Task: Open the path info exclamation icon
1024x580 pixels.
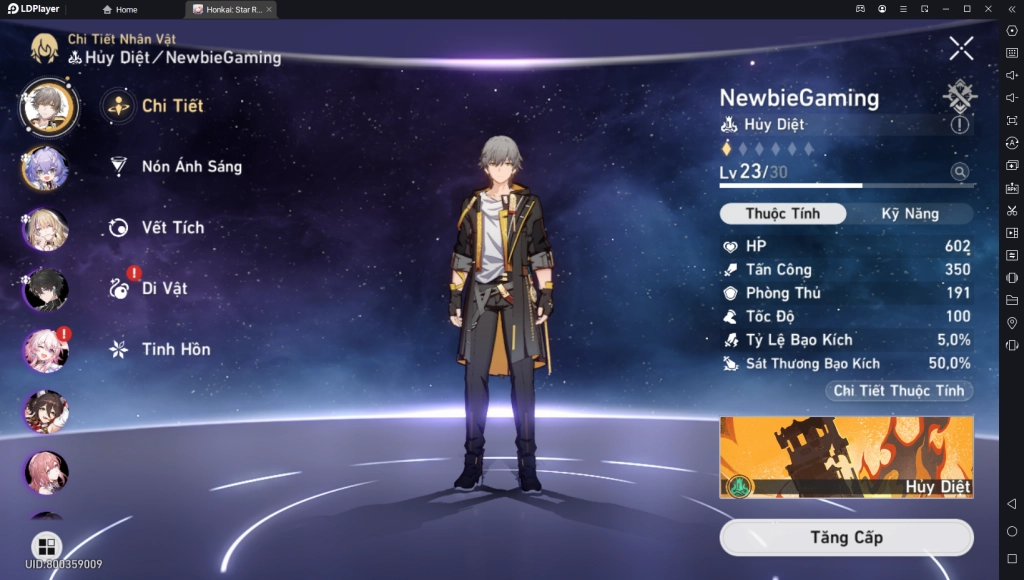Action: click(x=960, y=125)
